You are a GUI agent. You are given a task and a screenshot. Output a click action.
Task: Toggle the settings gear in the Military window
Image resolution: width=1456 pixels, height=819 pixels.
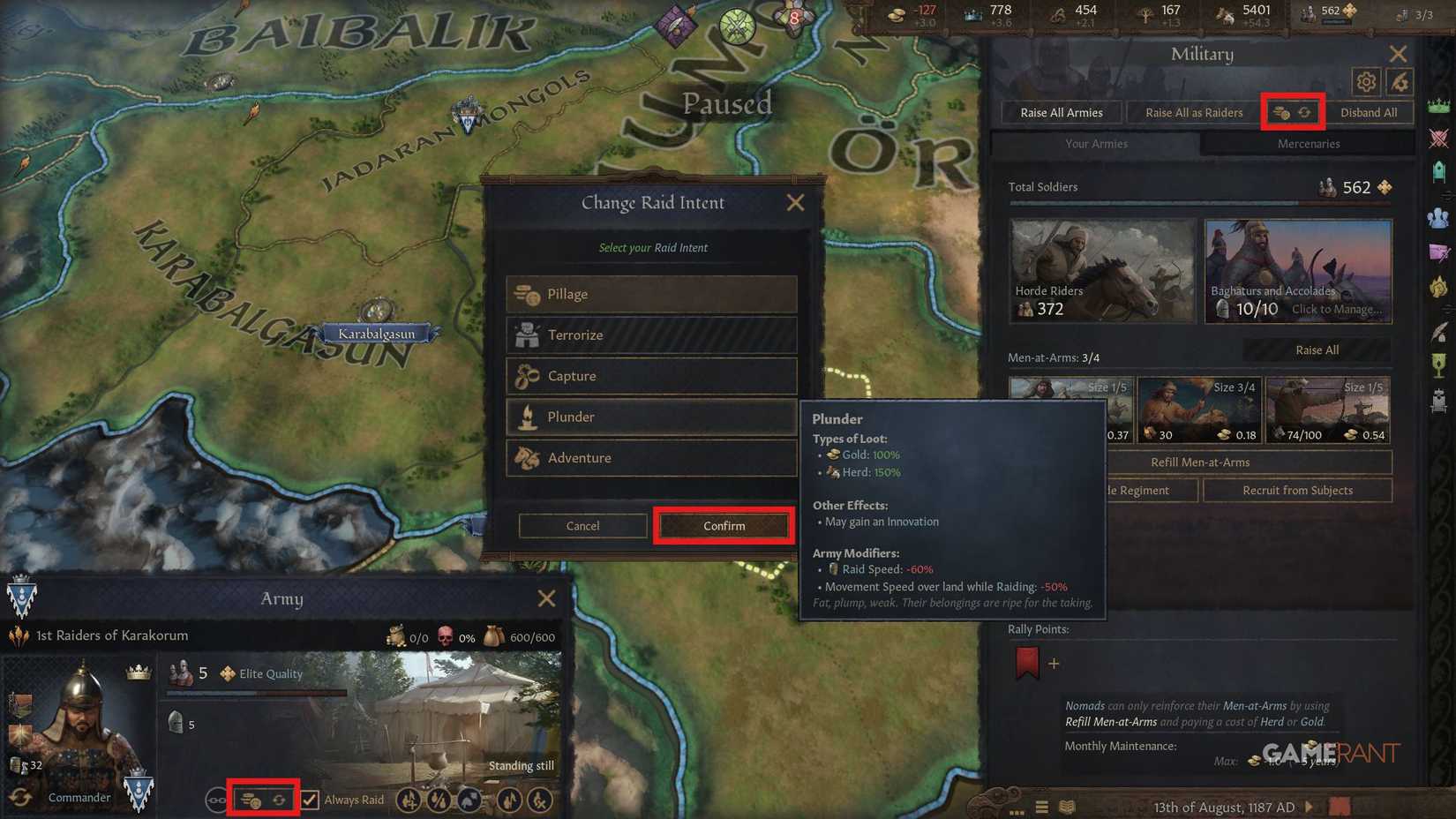click(x=1366, y=82)
